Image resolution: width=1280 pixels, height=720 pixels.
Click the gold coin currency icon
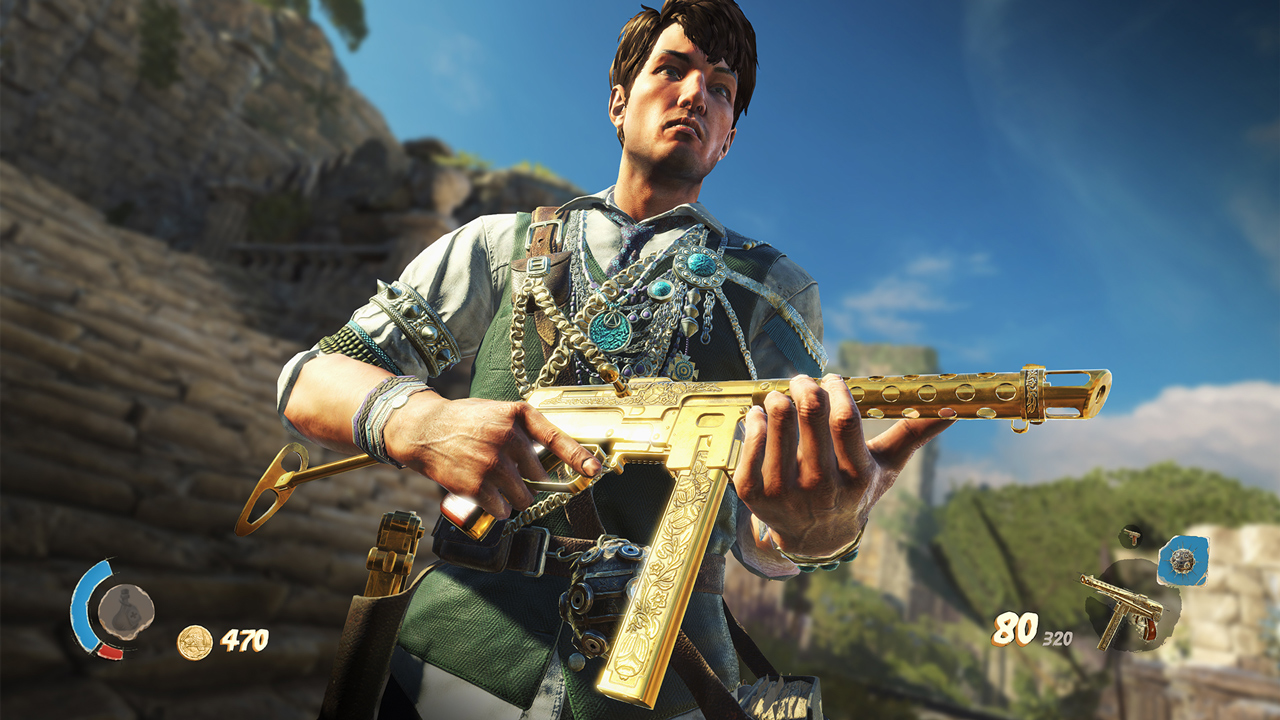point(193,642)
